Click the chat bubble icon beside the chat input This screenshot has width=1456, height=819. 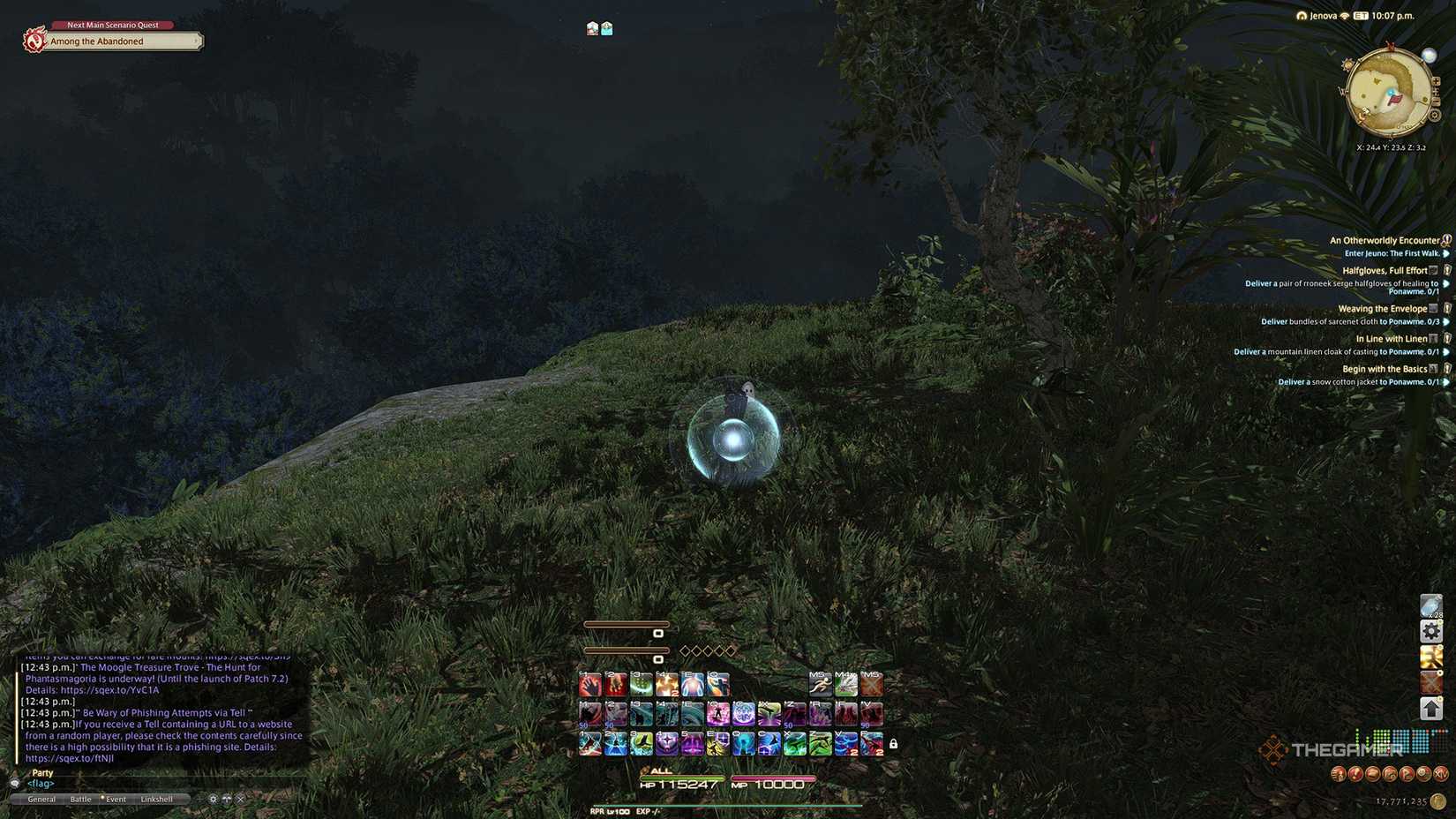coord(14,783)
